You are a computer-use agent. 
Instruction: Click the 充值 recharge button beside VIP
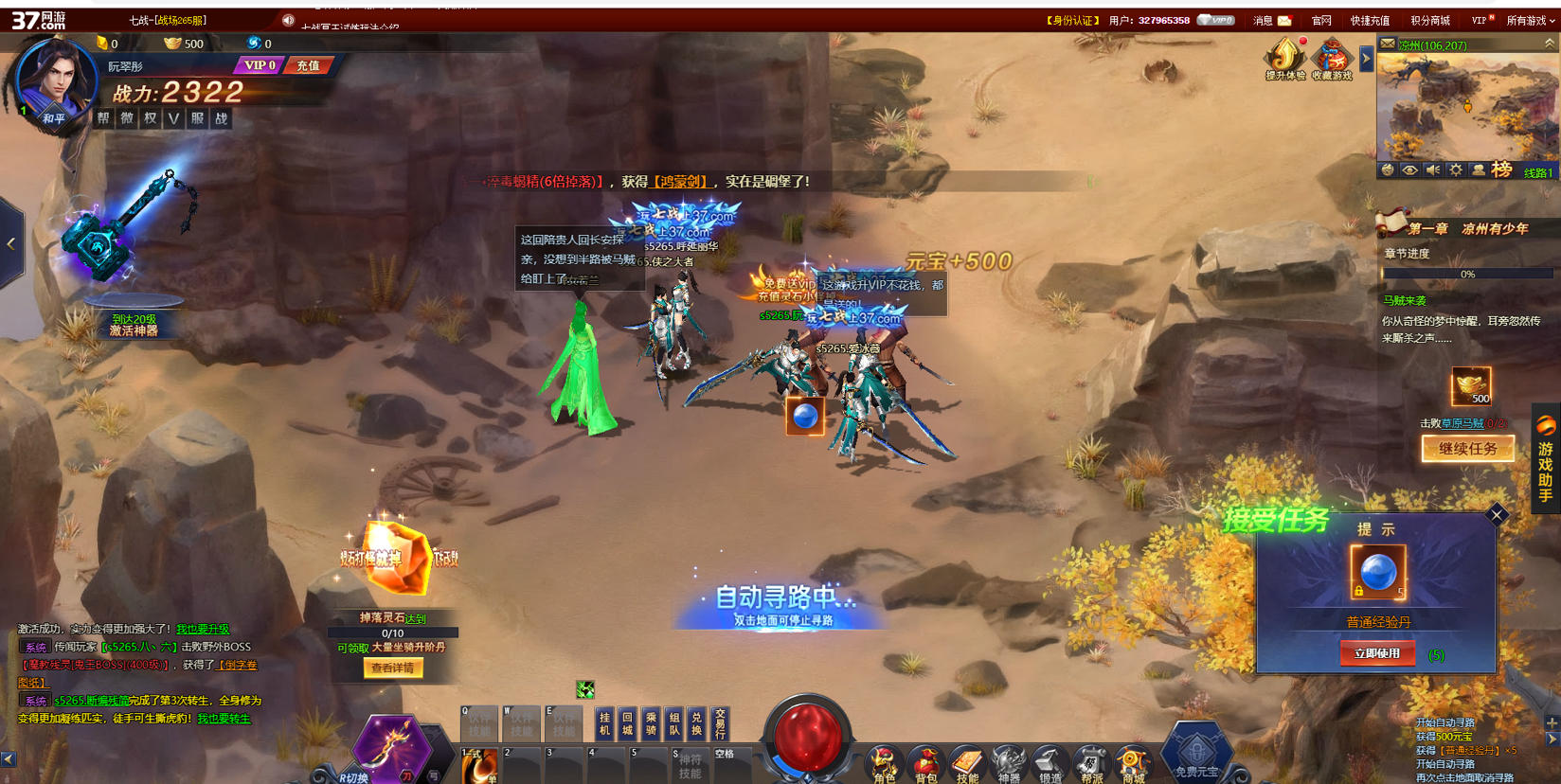coord(308,65)
